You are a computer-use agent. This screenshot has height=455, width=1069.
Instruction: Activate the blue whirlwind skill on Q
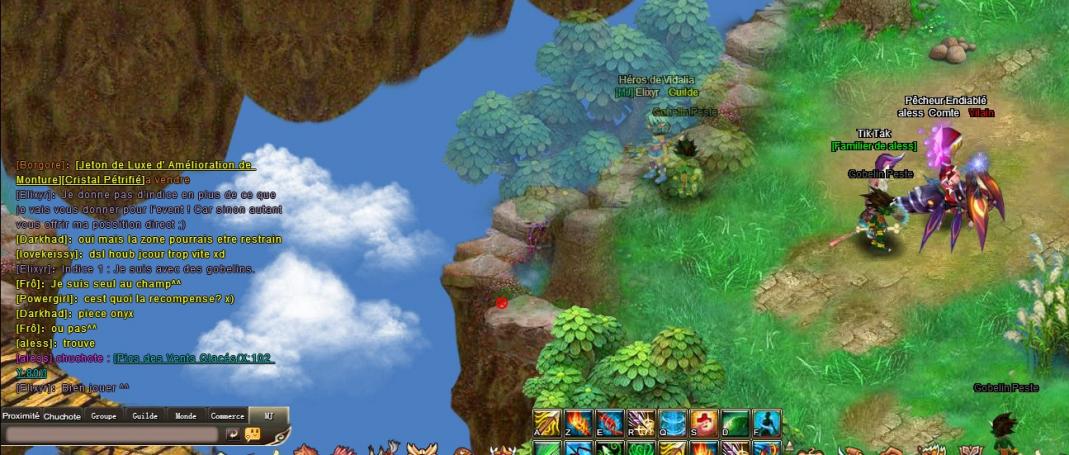tap(672, 422)
